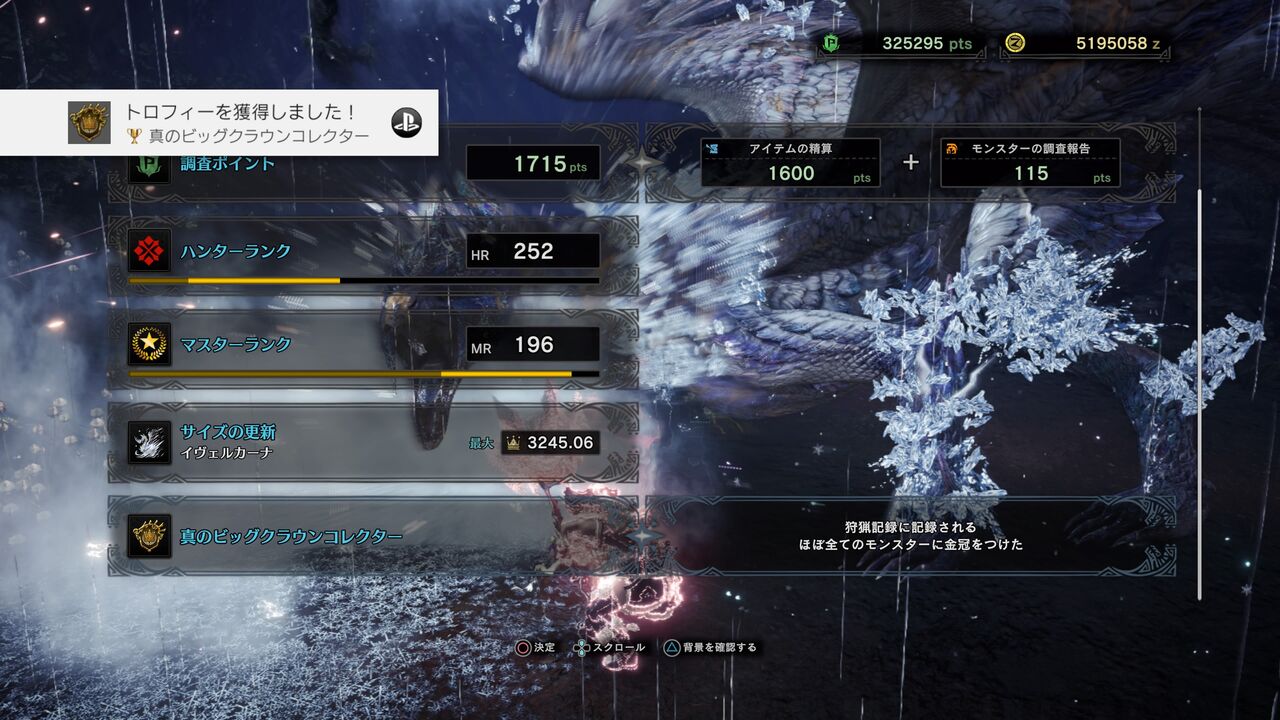The image size is (1280, 720).
Task: Click the マスターランク star badge icon
Action: [147, 345]
